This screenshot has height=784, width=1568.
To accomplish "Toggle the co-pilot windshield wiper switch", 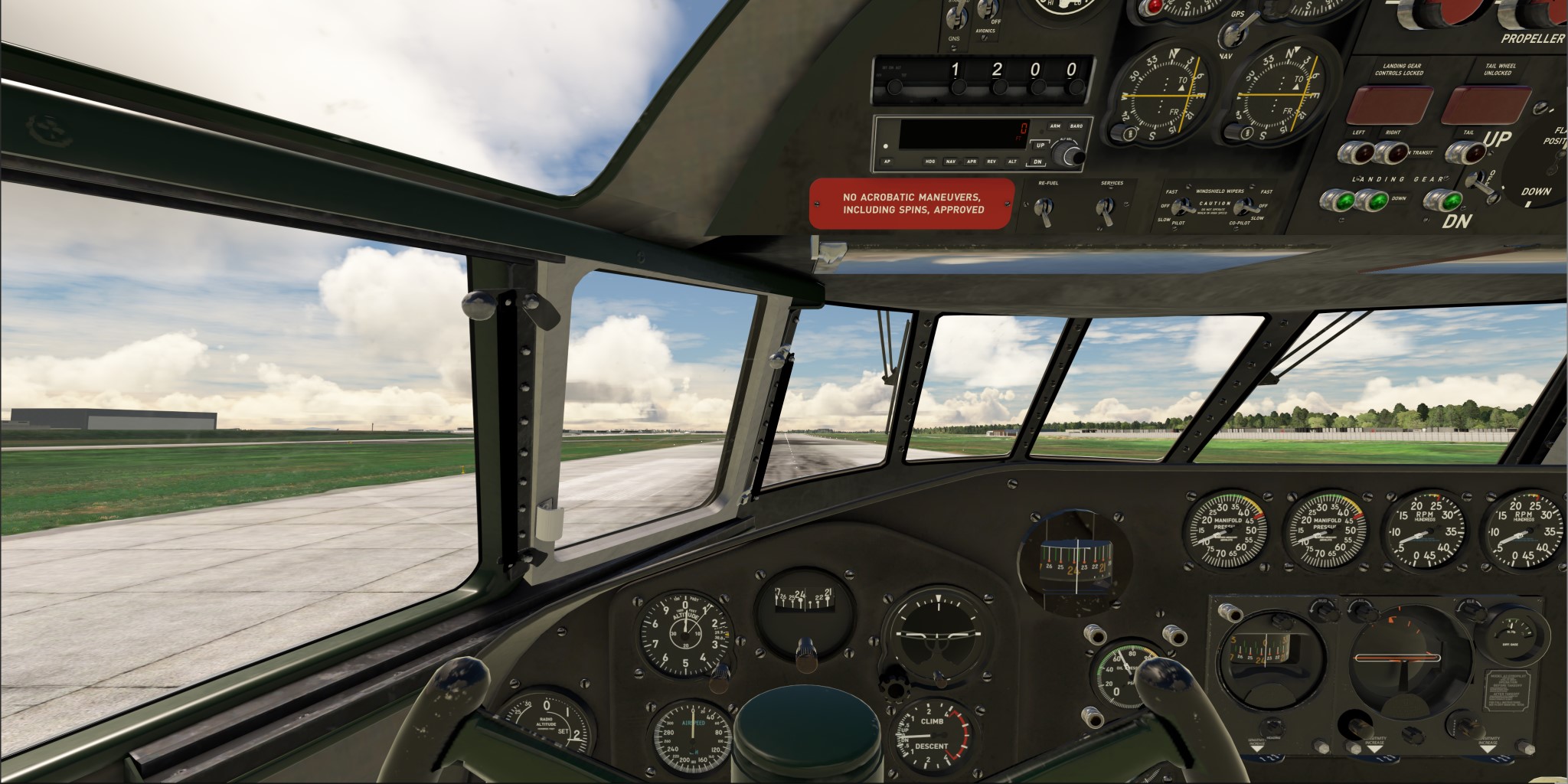I will pos(1245,206).
